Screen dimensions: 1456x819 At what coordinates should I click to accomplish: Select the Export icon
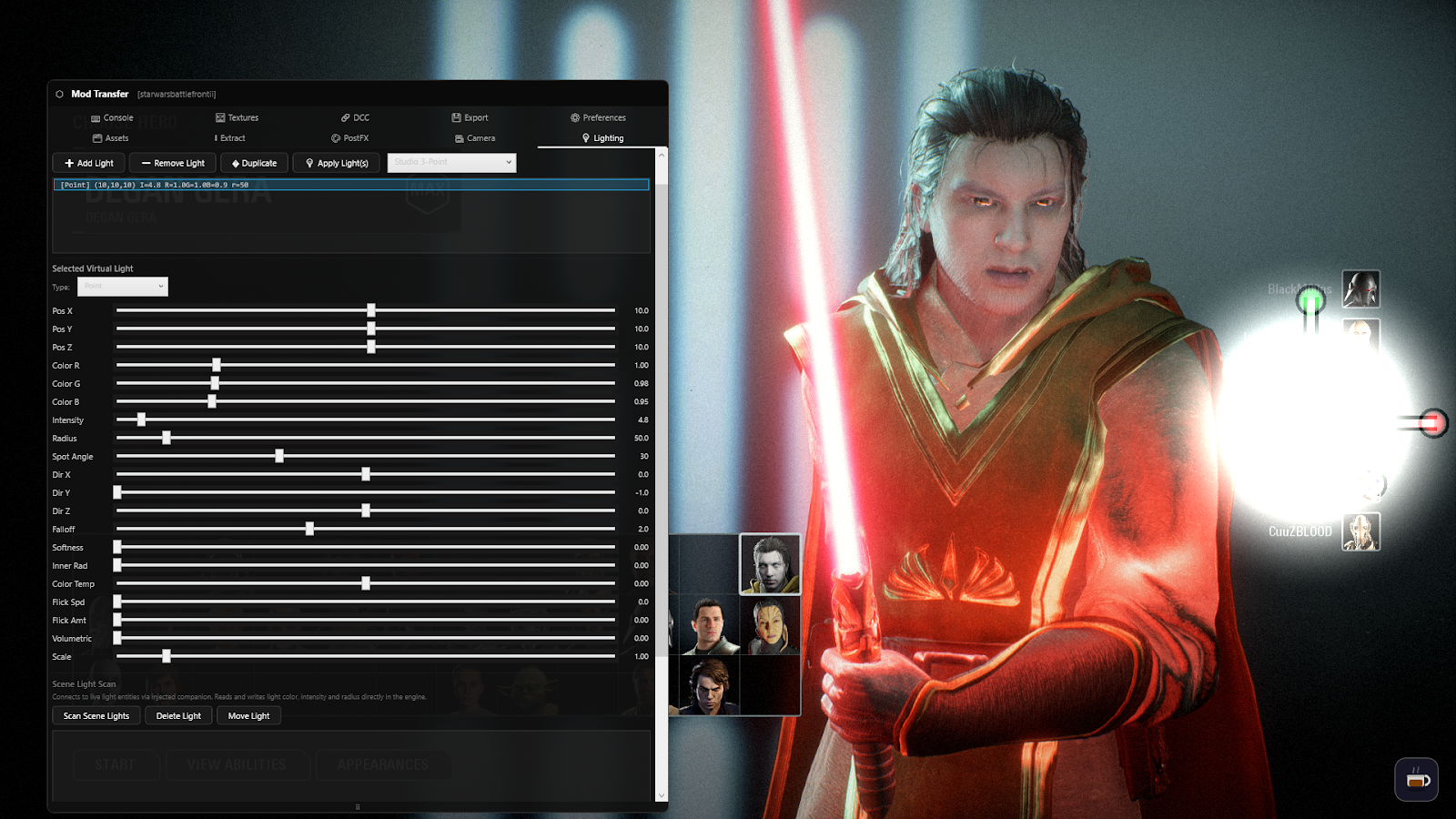(x=458, y=117)
